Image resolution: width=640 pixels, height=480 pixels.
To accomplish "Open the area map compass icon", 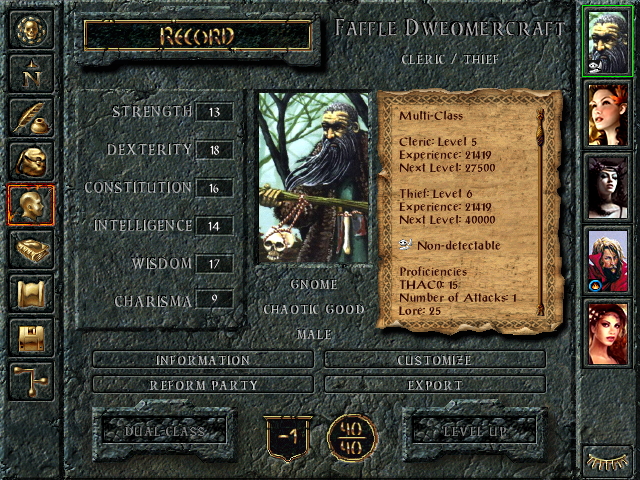I will [29, 72].
